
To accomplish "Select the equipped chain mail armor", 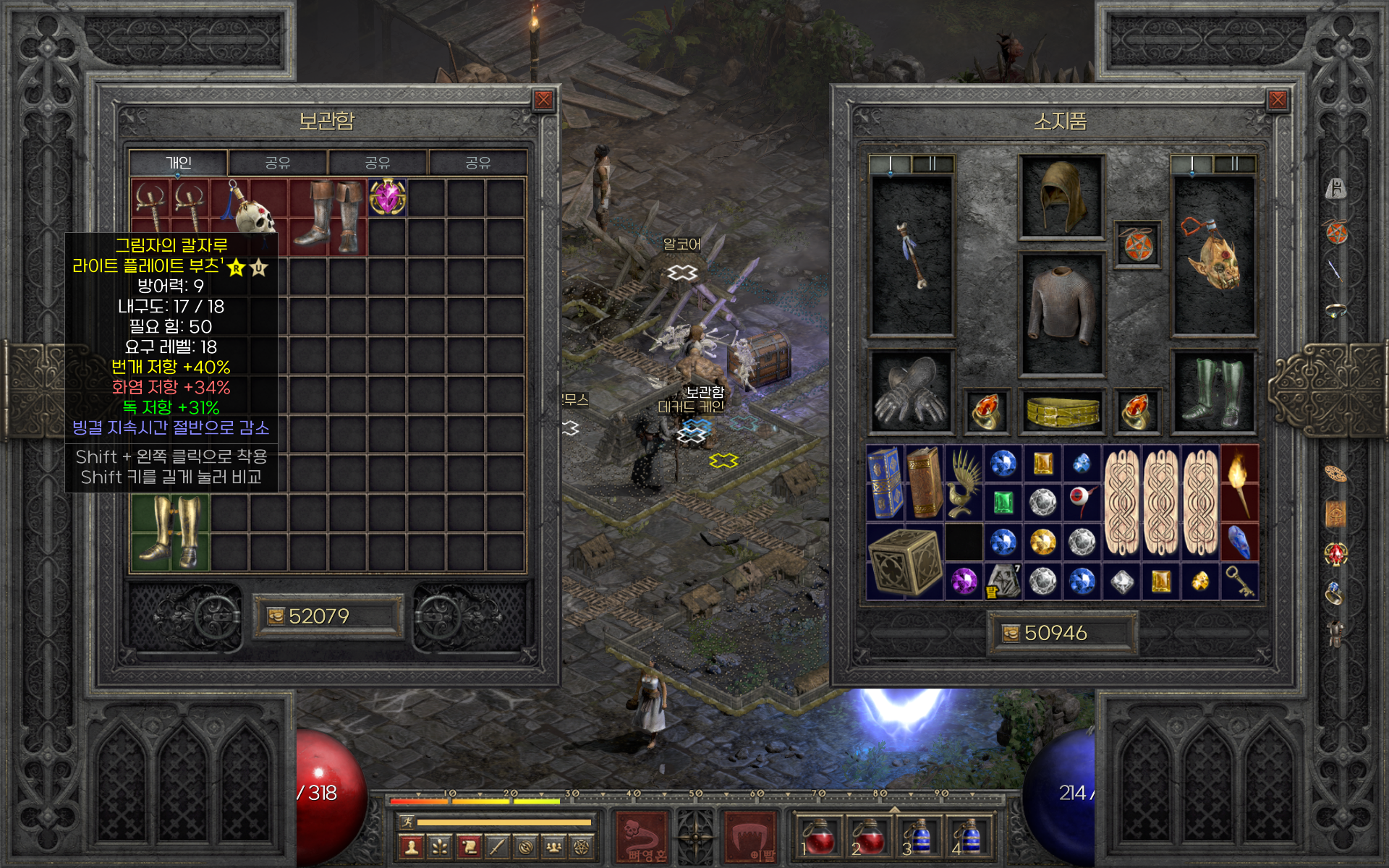I will tap(1061, 313).
